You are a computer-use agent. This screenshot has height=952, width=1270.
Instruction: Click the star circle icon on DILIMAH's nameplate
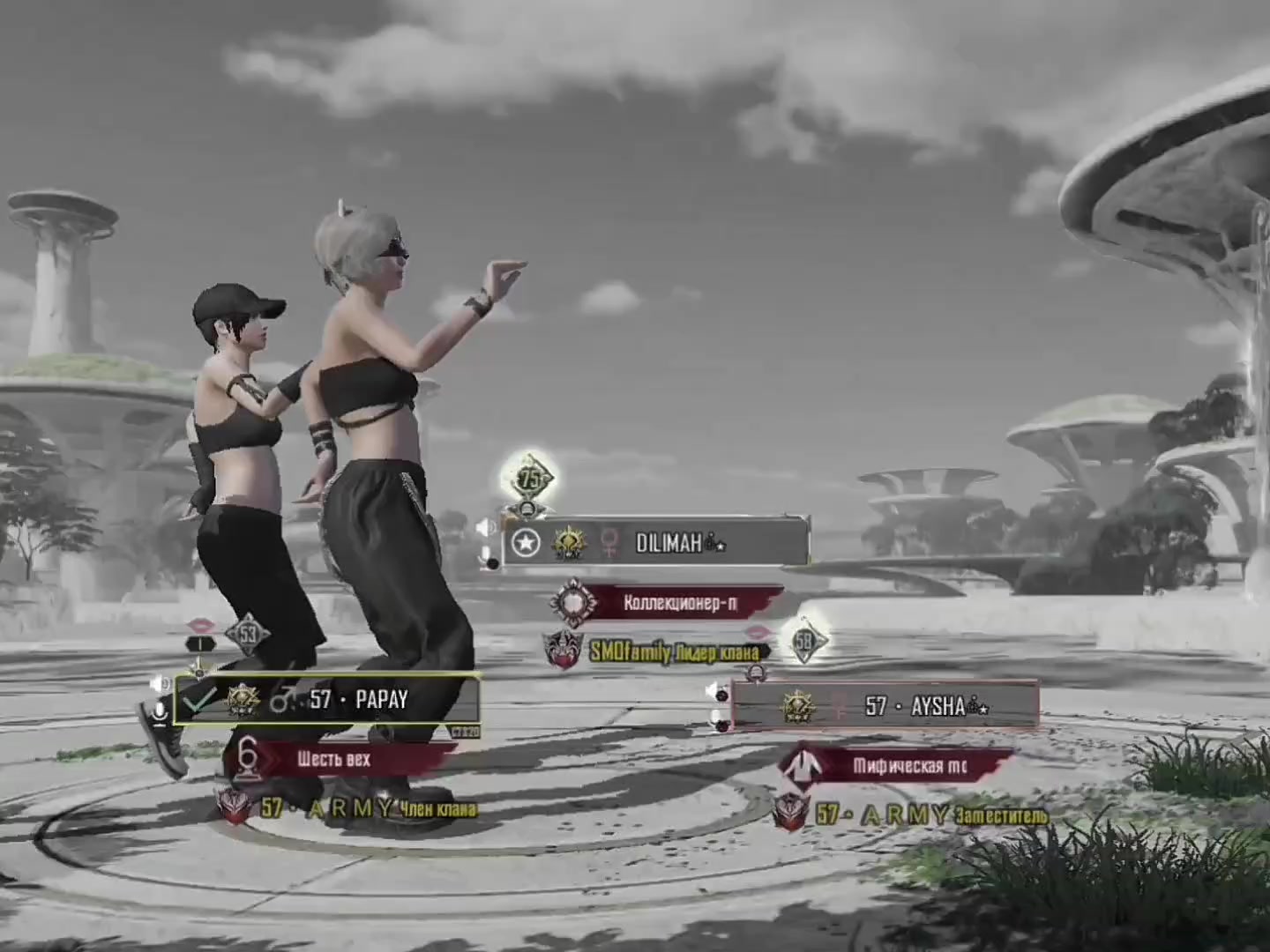coord(527,543)
